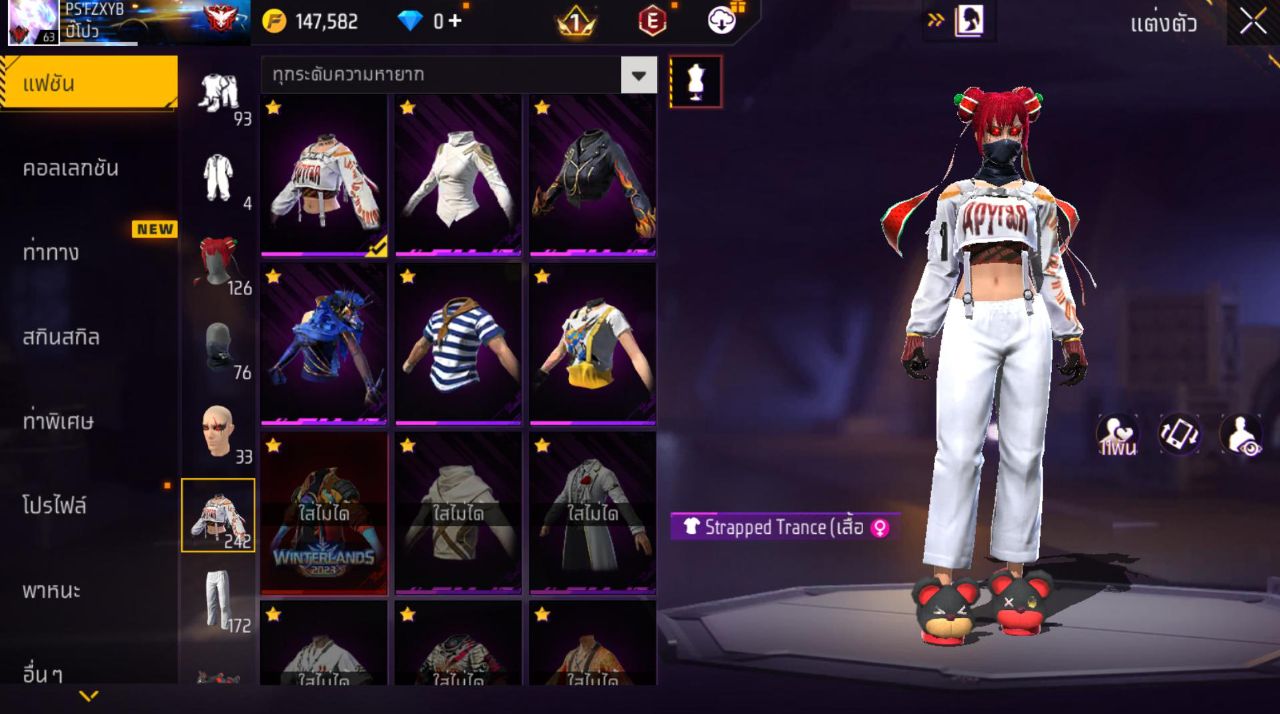This screenshot has width=1280, height=714.
Task: Choose the blue feathered costume top
Action: point(323,345)
